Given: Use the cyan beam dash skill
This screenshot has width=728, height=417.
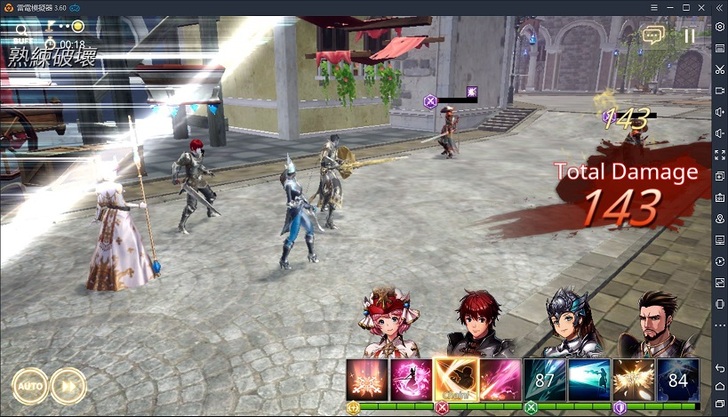Looking at the screenshot, I should click(588, 379).
